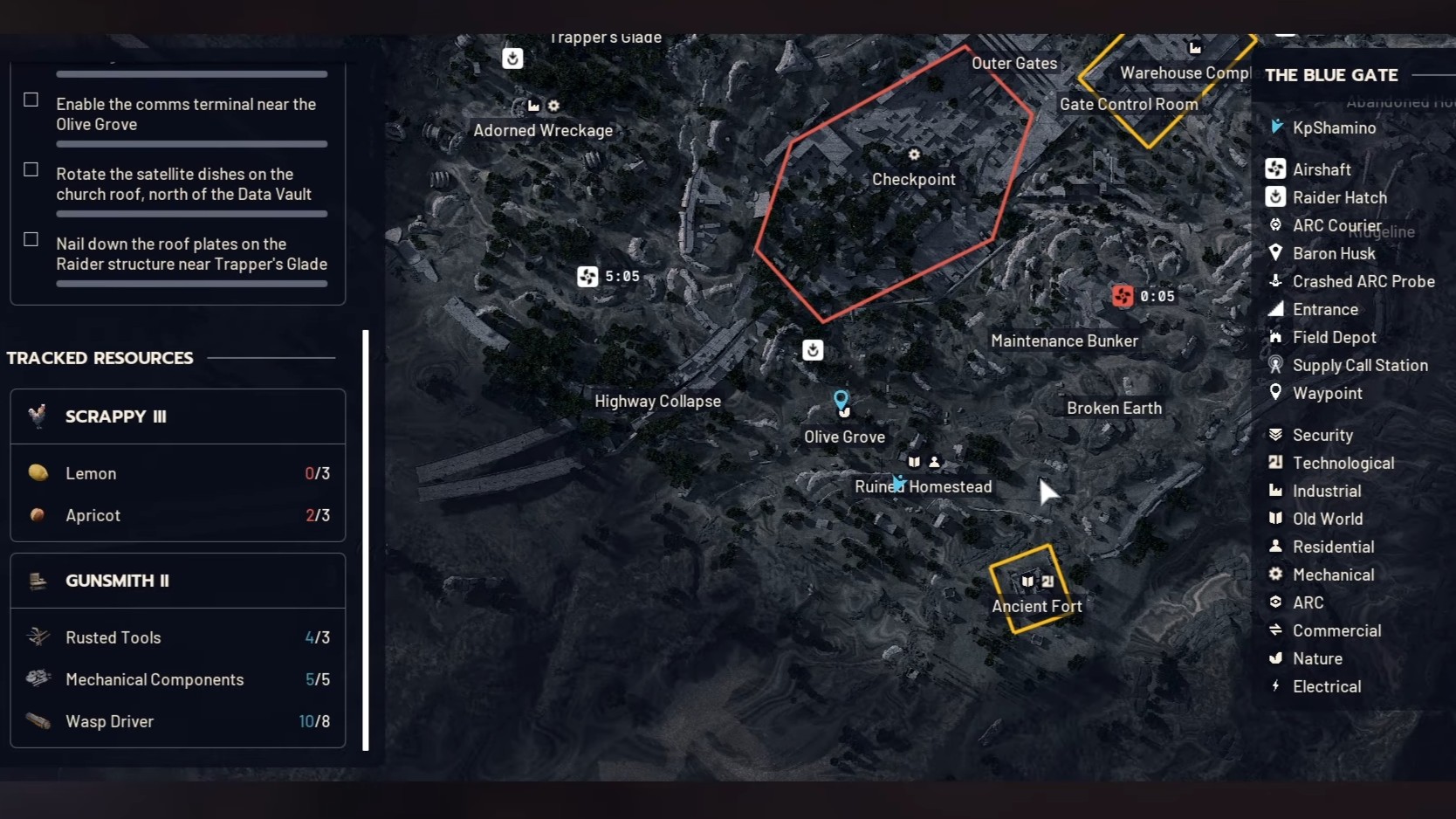Click the 0:05 timer marker near Maintenance Bunker
The height and width of the screenshot is (819, 1456).
click(1123, 295)
